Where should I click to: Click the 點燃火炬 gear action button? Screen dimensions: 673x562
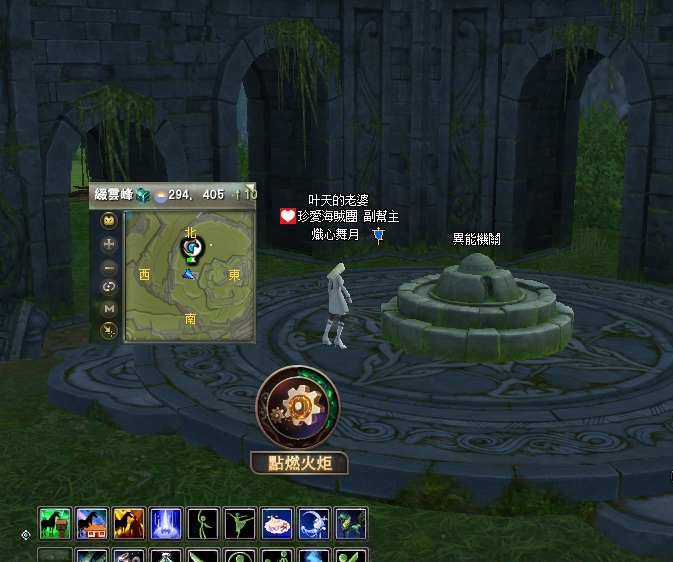pos(298,408)
